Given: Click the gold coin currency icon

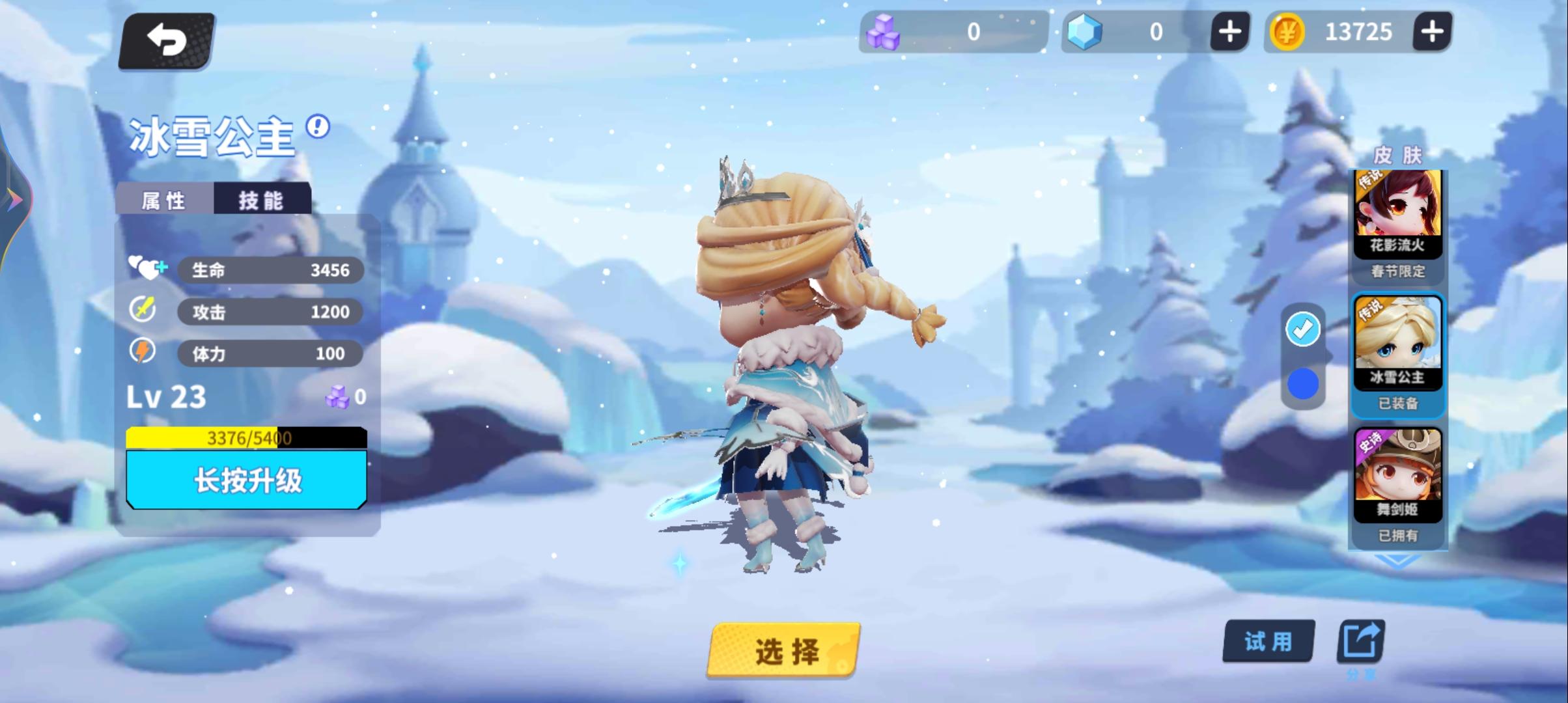Looking at the screenshot, I should tap(1293, 31).
